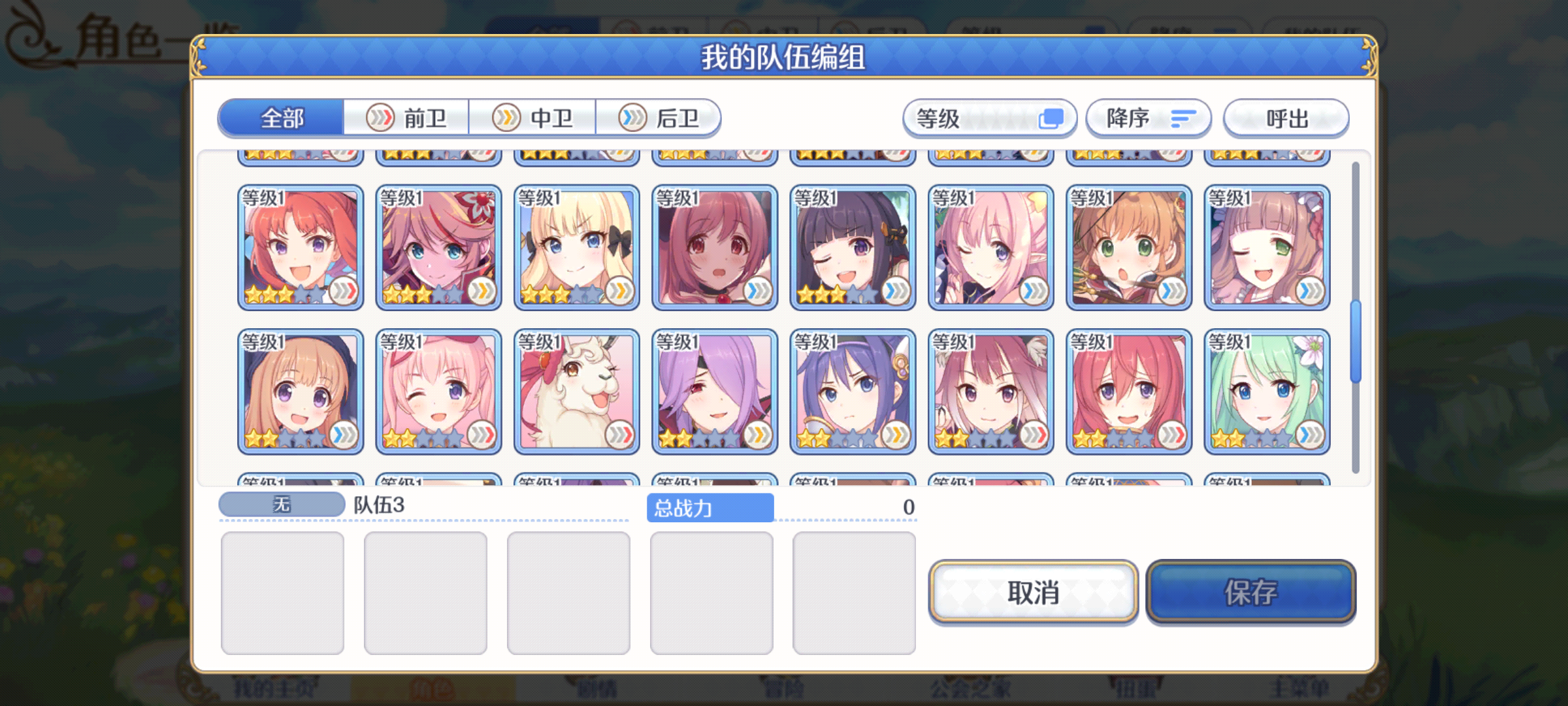Open the 呼出 (call out) function
The width and height of the screenshot is (1568, 706).
click(x=1284, y=118)
